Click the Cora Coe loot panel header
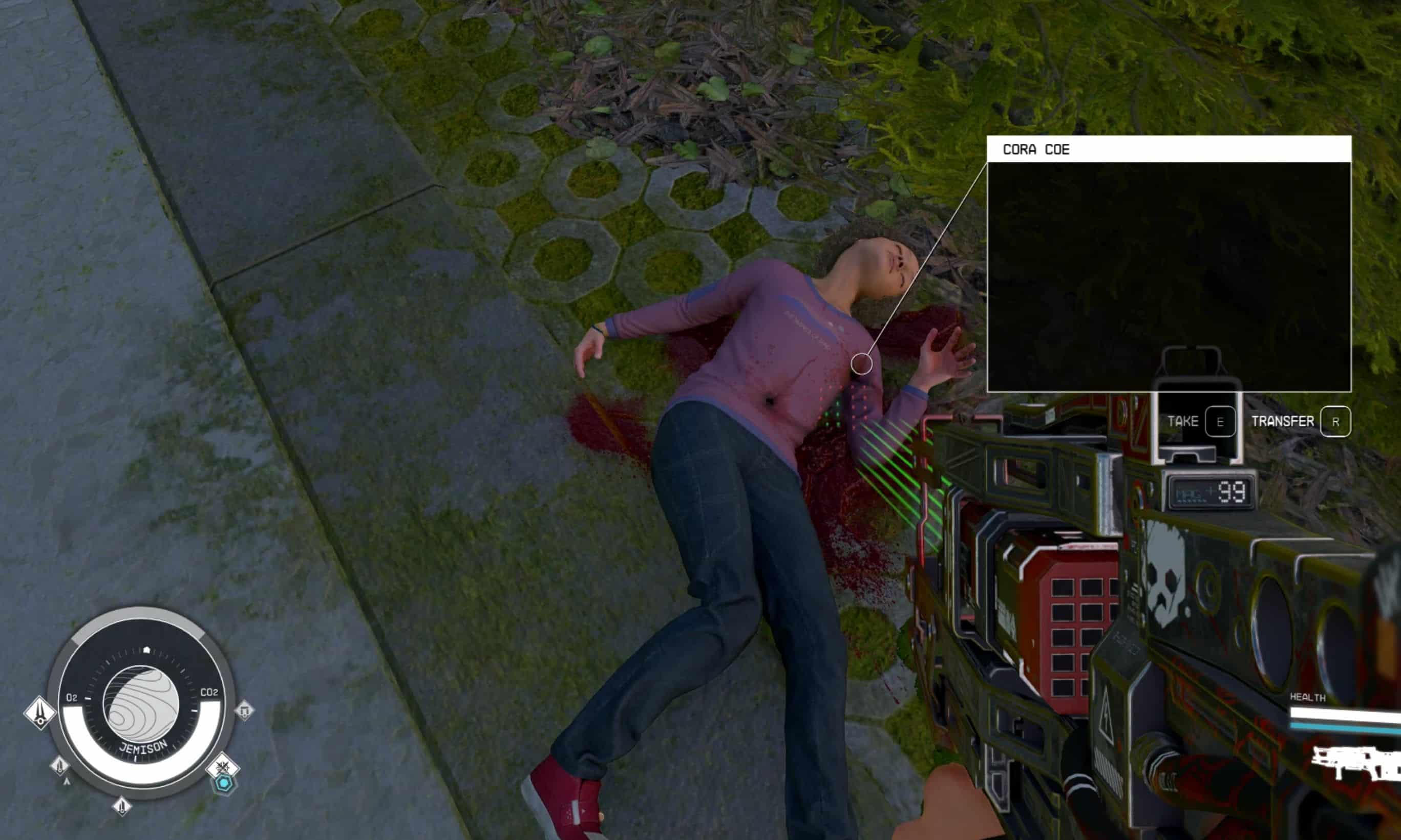Screen dimensions: 1401x840 (x=1169, y=149)
